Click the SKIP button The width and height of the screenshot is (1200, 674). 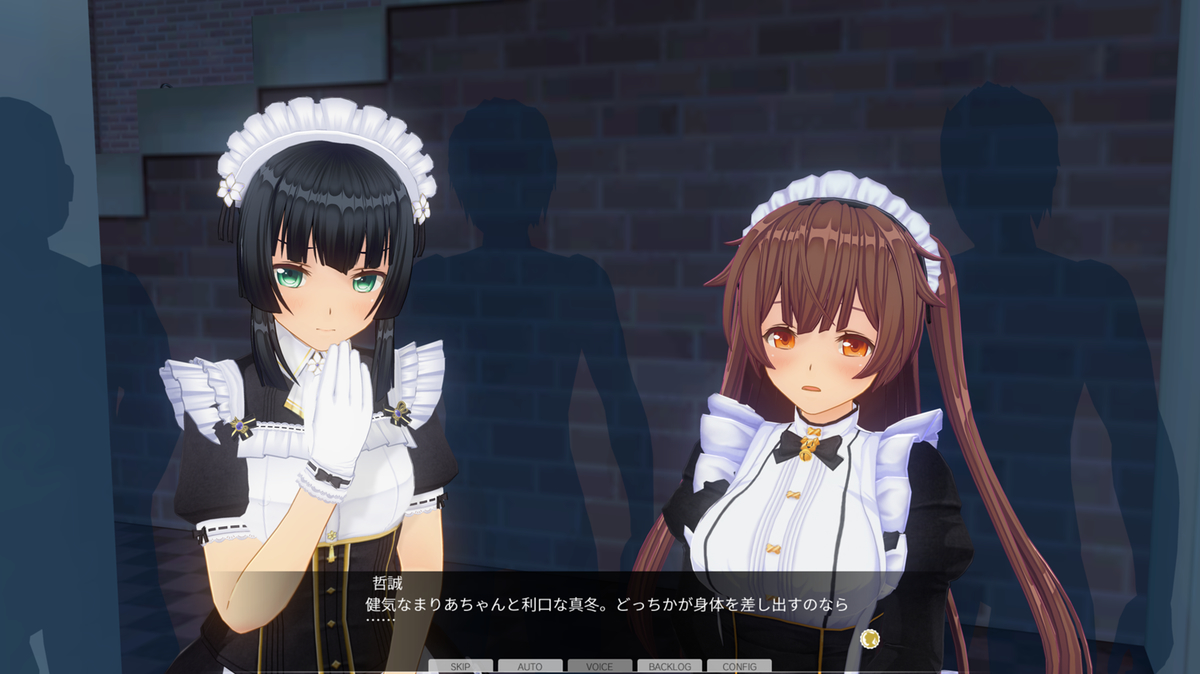coord(461,666)
